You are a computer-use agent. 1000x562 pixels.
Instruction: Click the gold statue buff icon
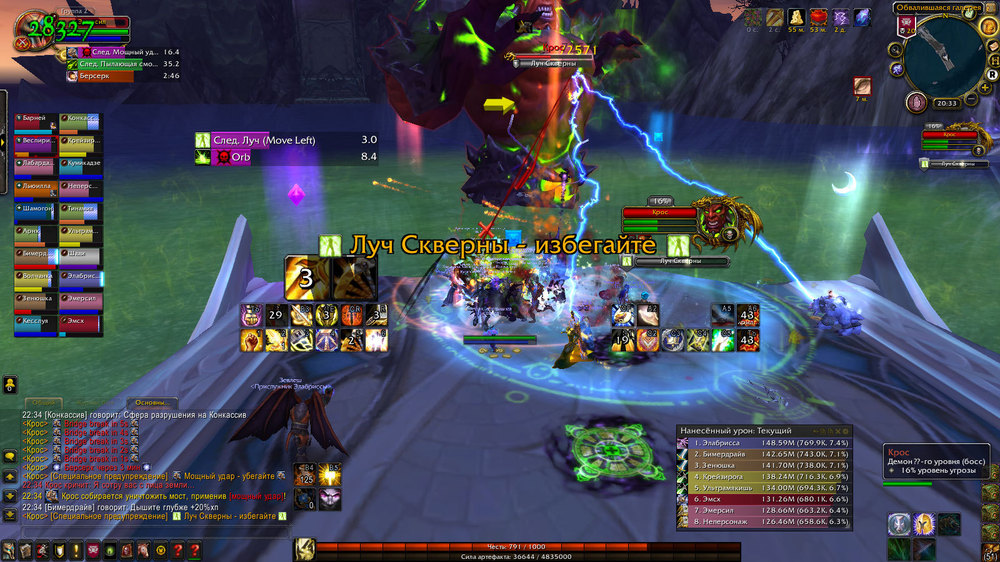797,17
